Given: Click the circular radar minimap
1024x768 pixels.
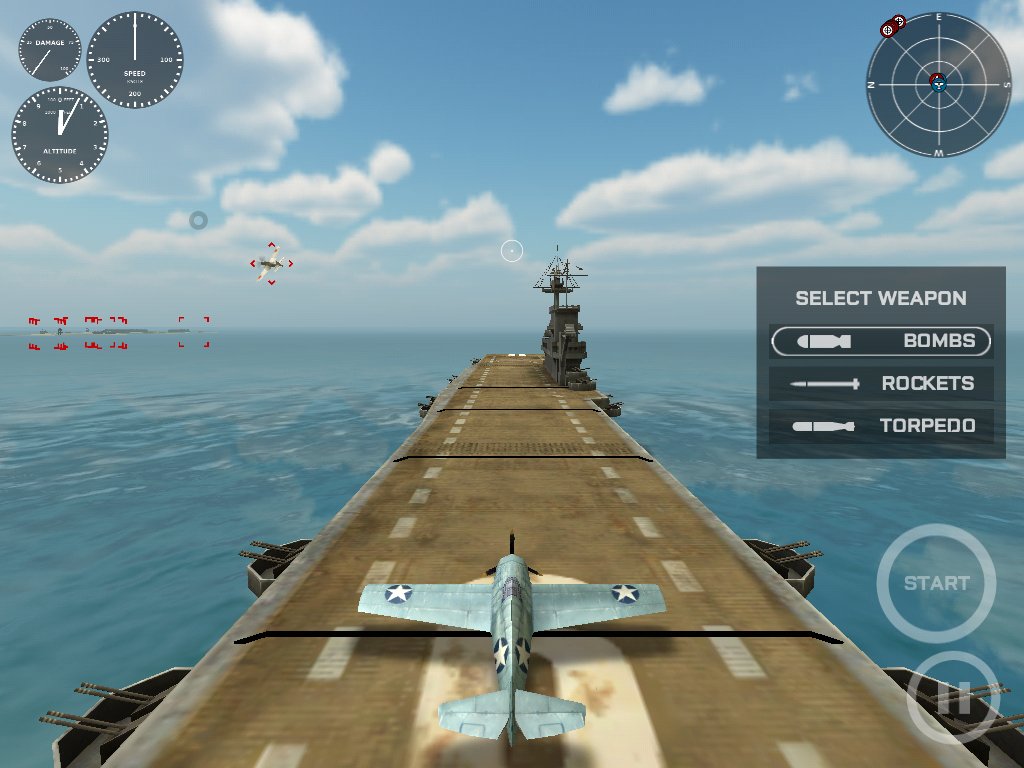Looking at the screenshot, I should pos(939,85).
